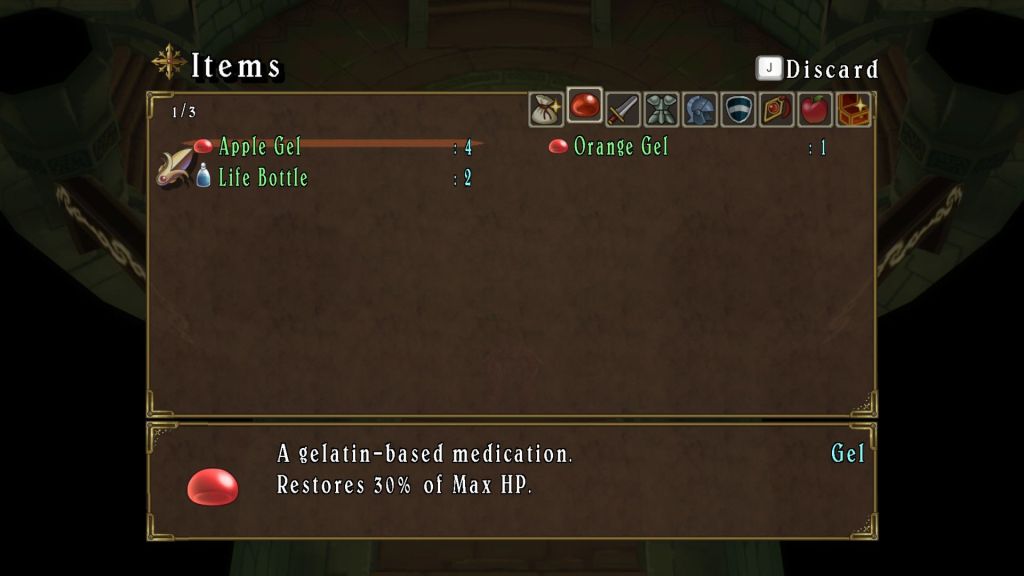Click the Discard button
Screen dimensions: 1024x576
818,69
